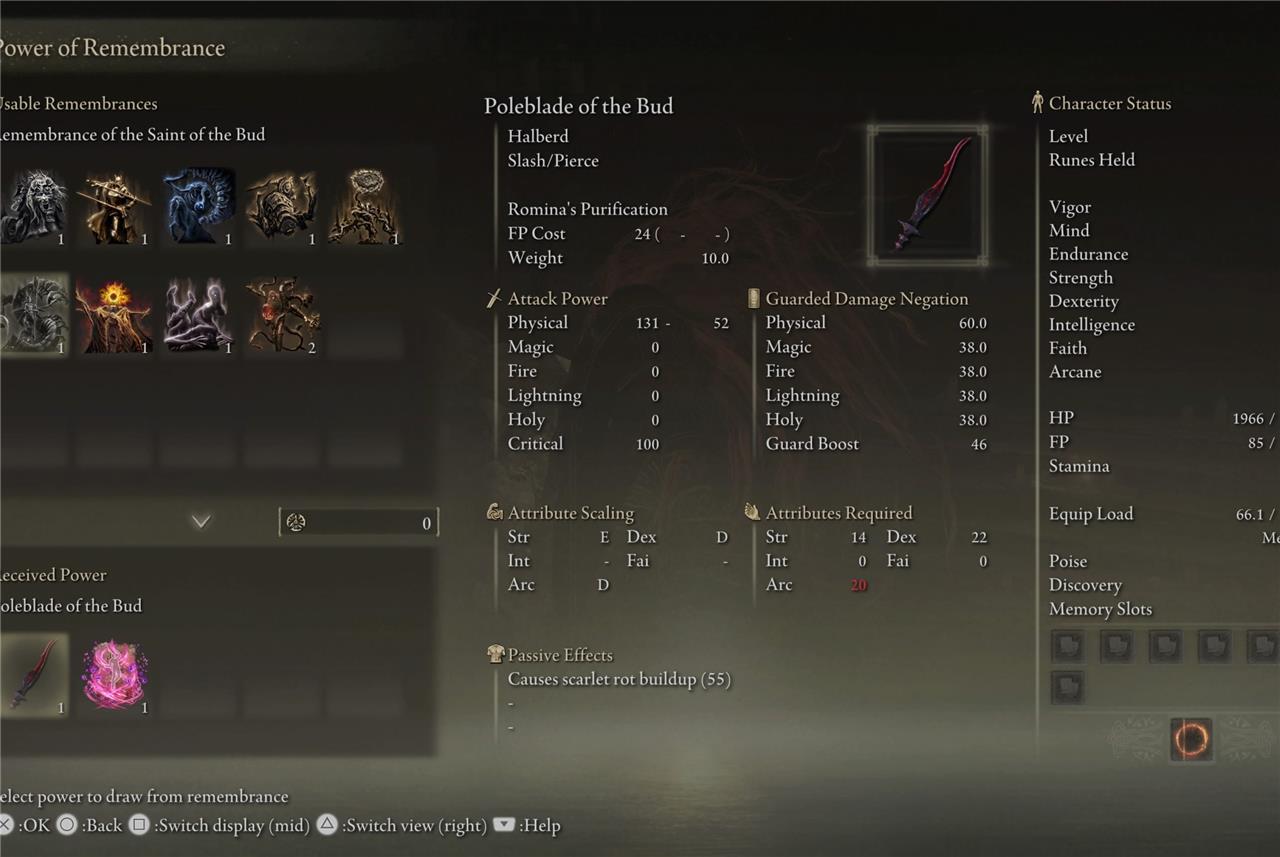Choose the pink butterfly incantation reward
This screenshot has height=857, width=1280.
pyautogui.click(x=115, y=674)
